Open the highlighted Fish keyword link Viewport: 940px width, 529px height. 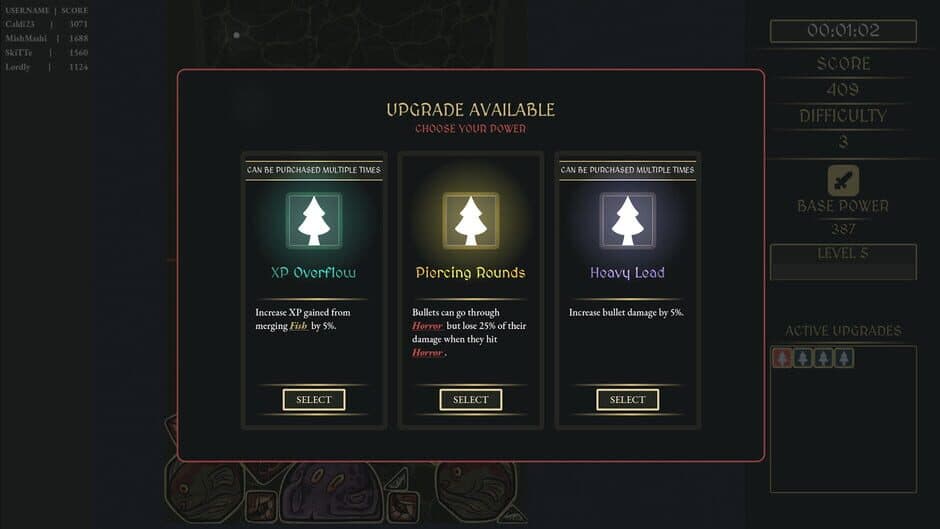pos(298,326)
